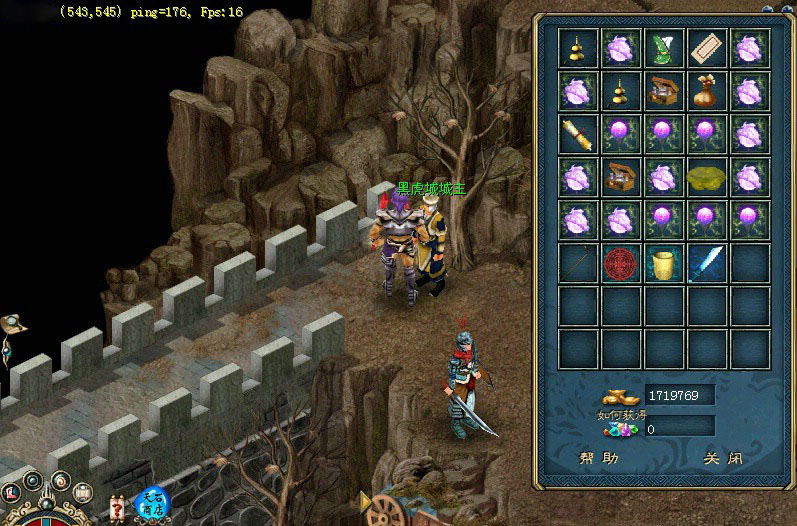Select the rolled scroll with red ribbon
The image size is (797, 526).
(x=578, y=134)
